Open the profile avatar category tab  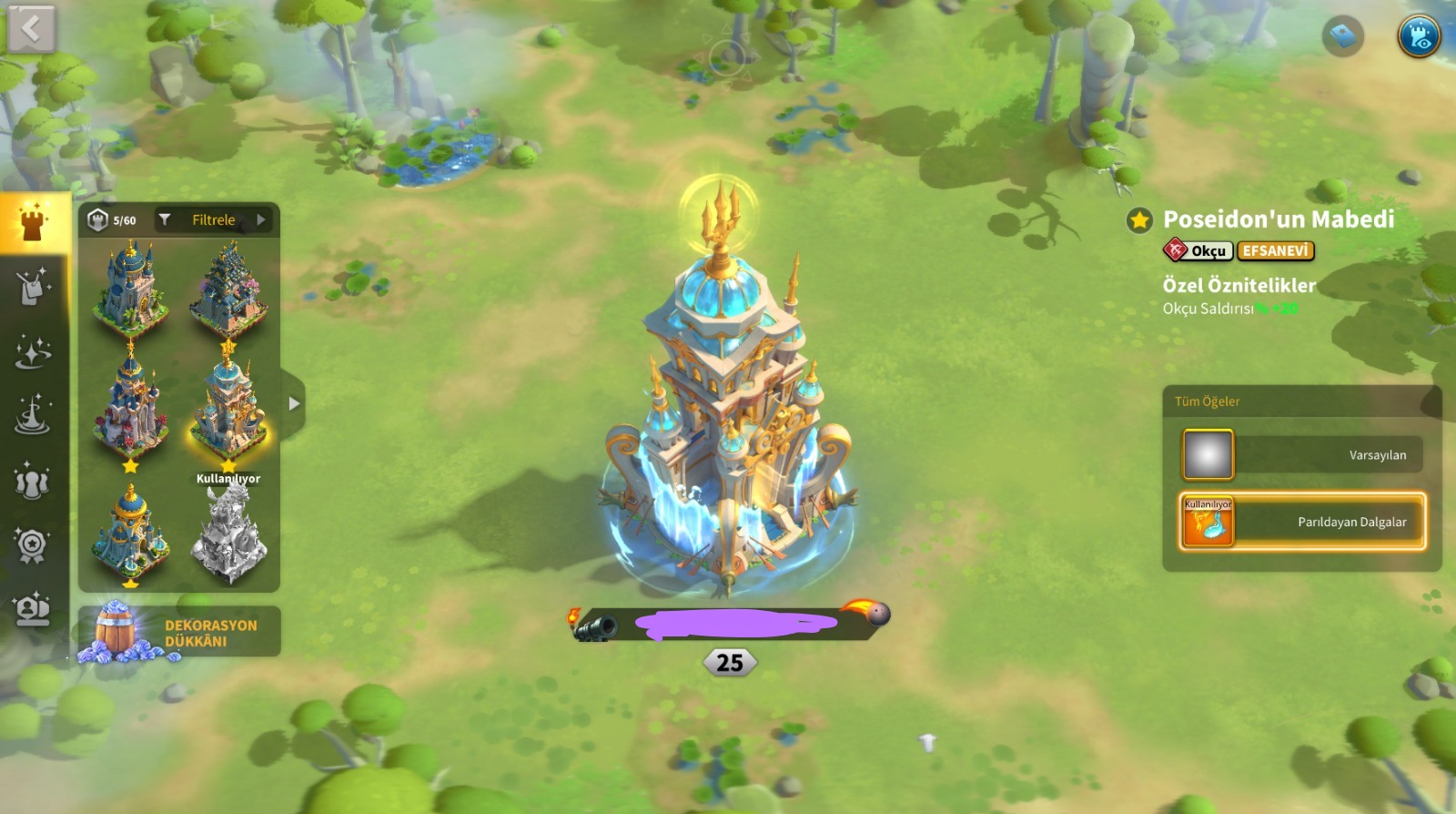pyautogui.click(x=33, y=609)
